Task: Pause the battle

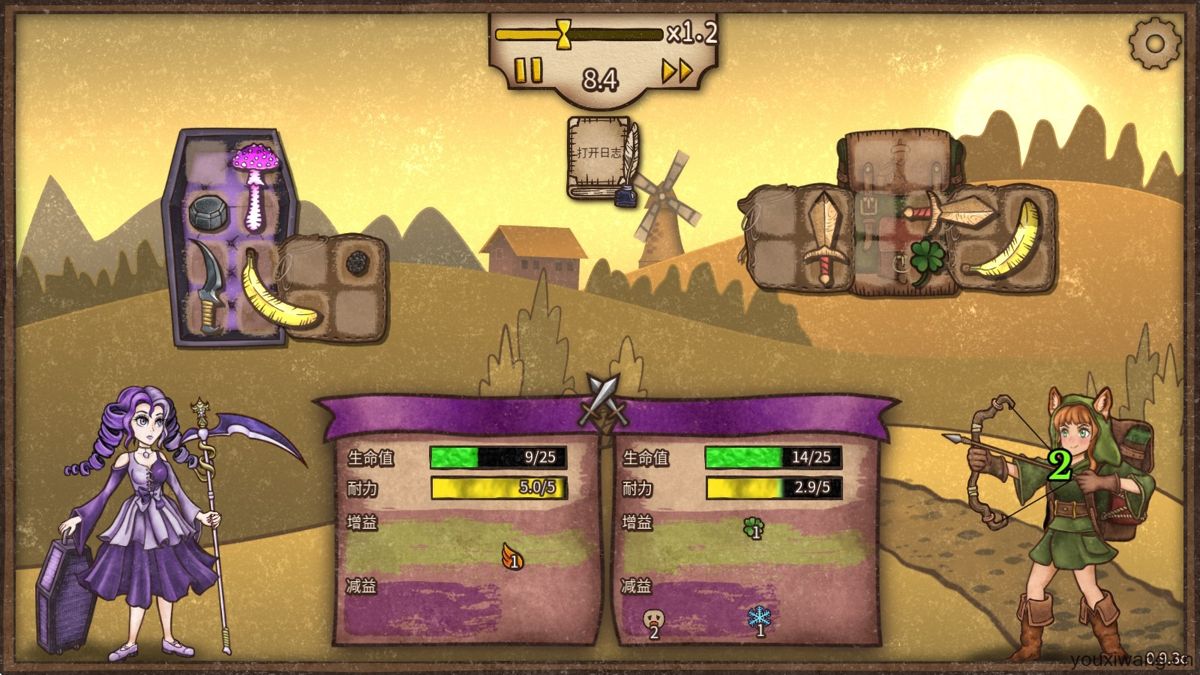Action: point(529,70)
